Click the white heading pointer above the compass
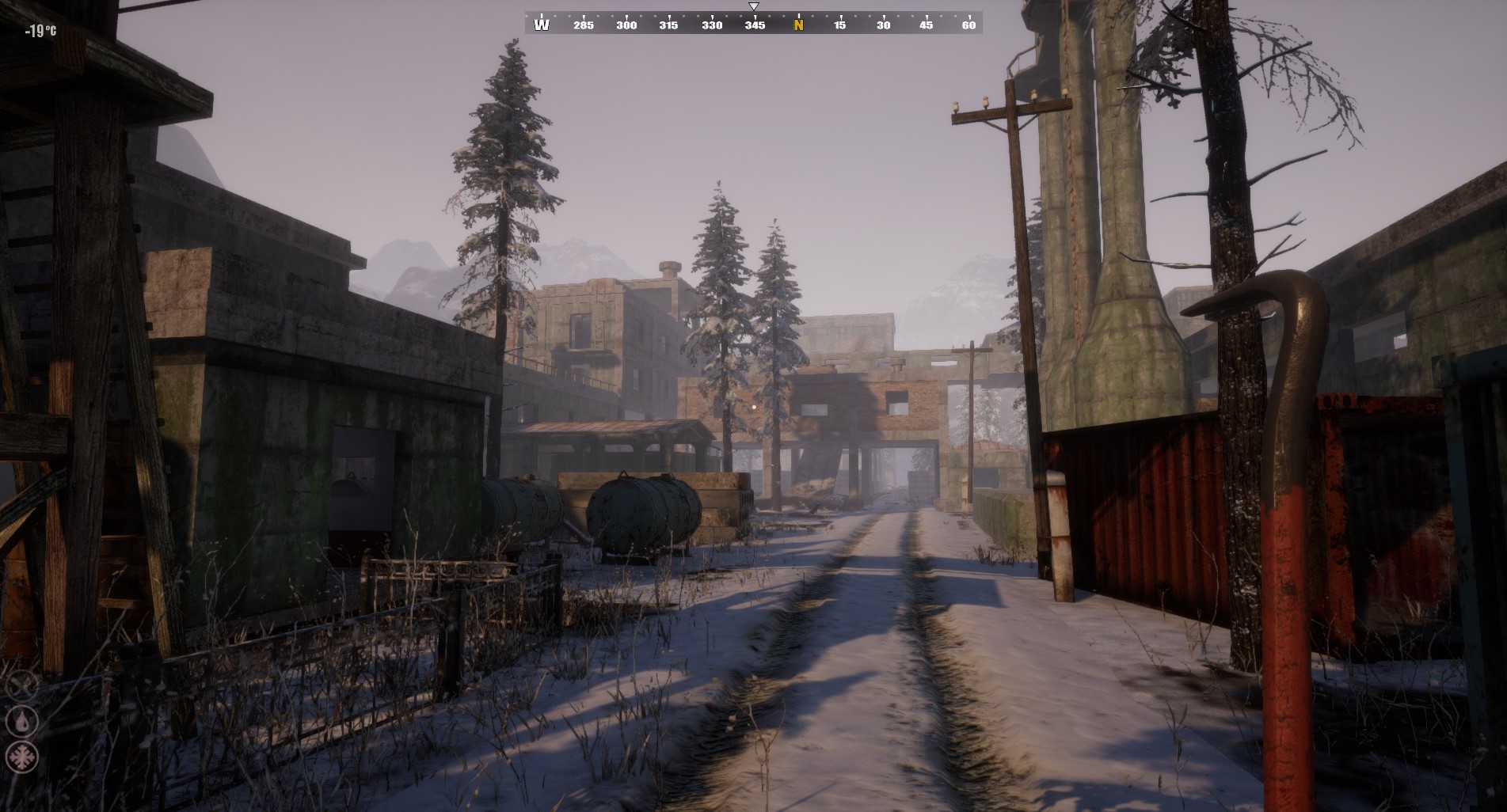 click(752, 6)
